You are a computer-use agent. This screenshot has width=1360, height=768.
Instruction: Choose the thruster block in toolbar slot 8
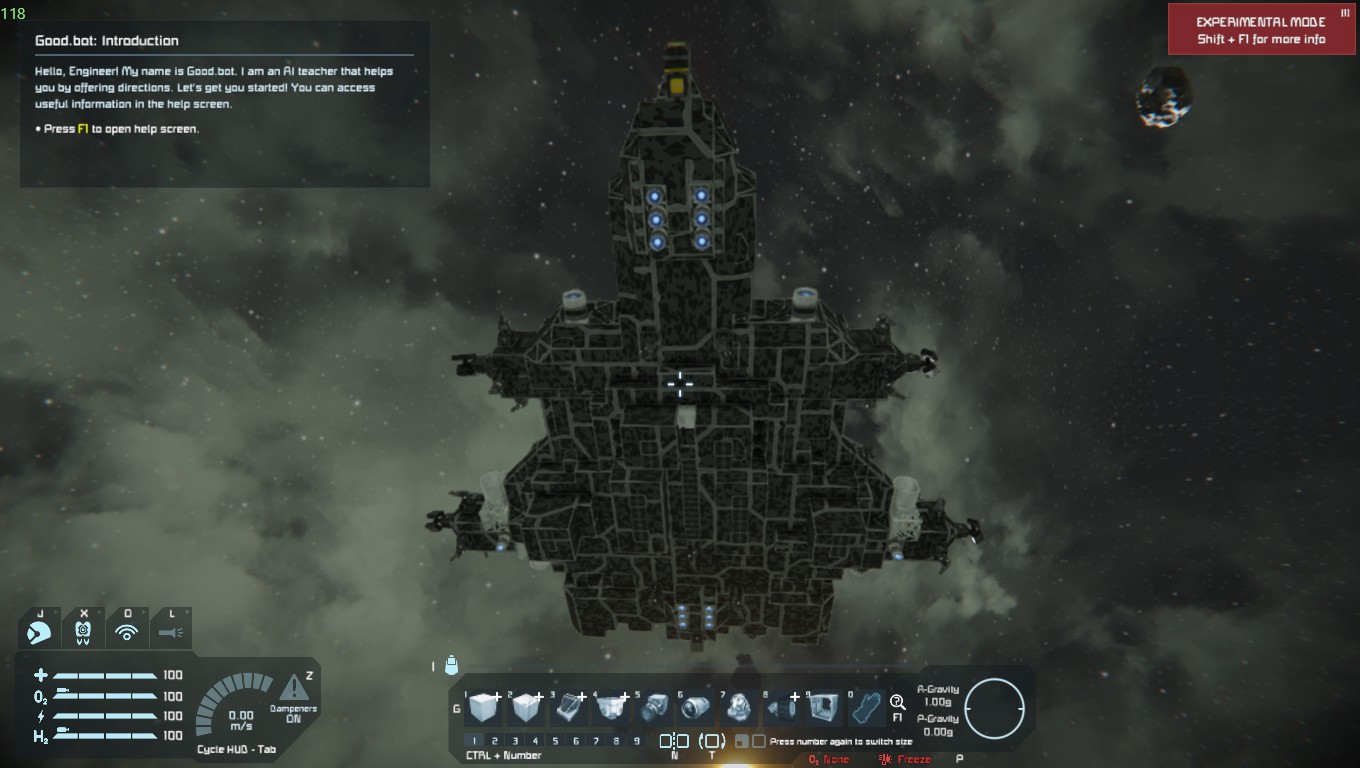coord(783,708)
